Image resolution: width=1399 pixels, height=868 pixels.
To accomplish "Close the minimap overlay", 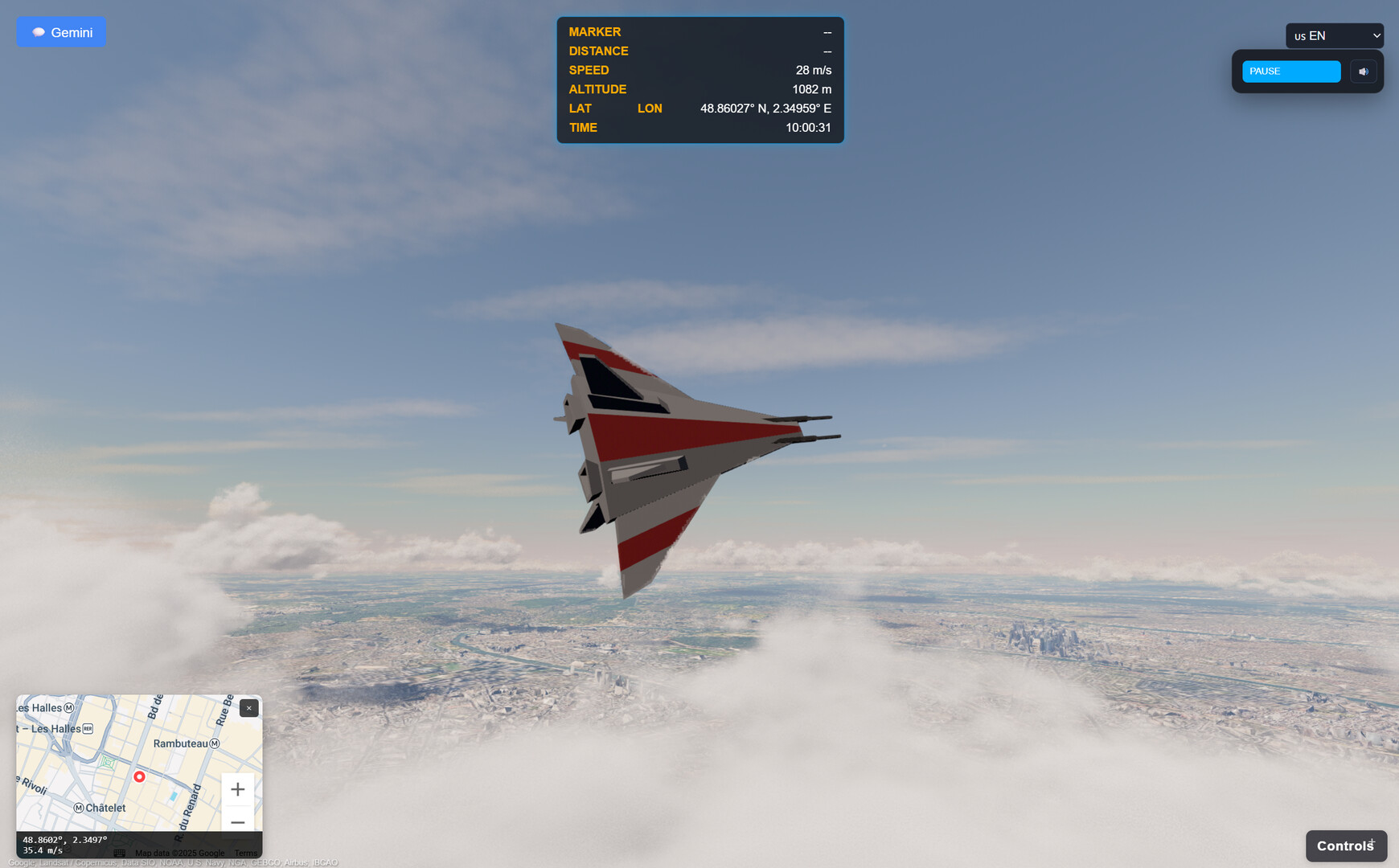I will [248, 708].
